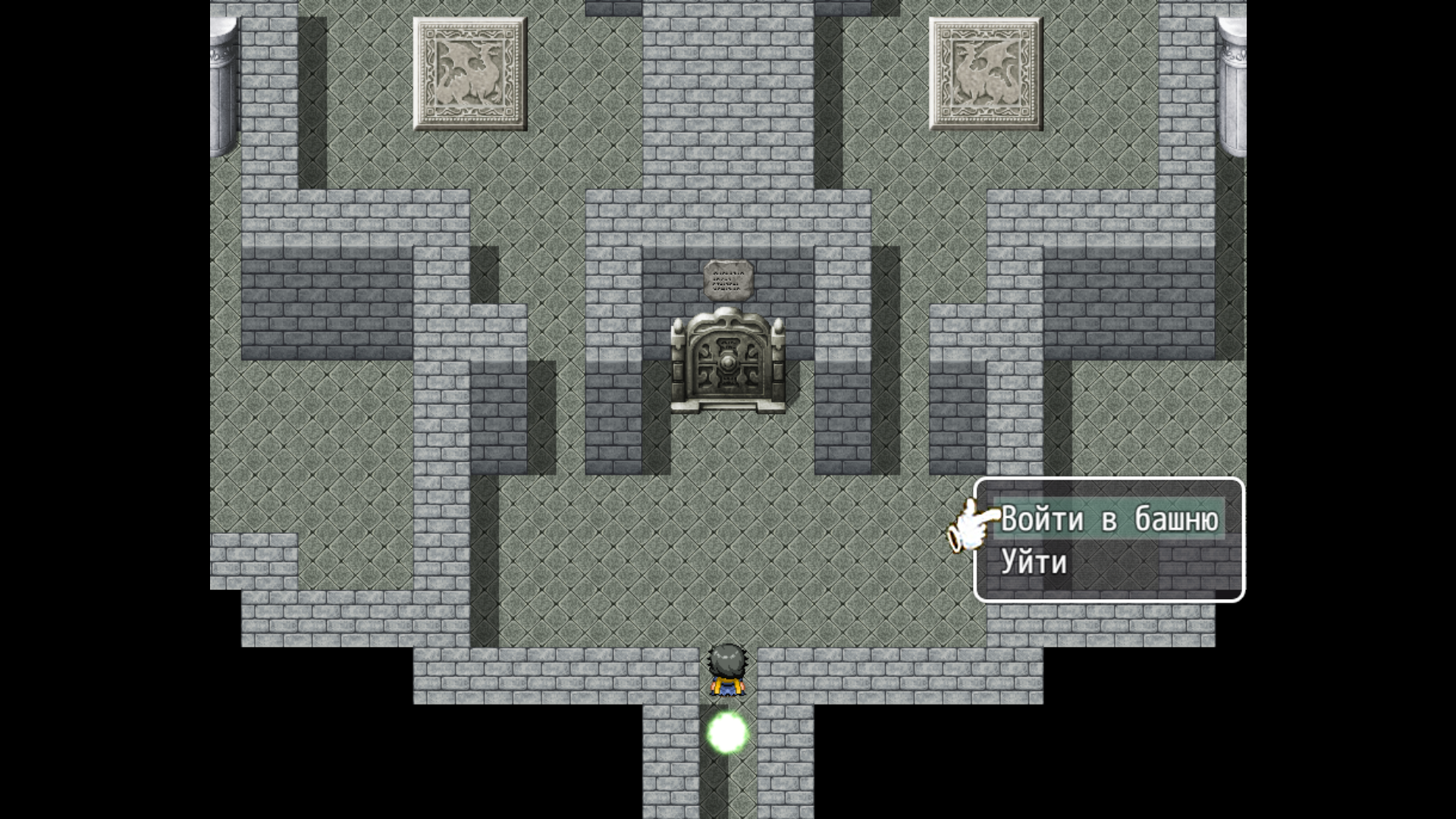Click the right dragon relief carving
The width and height of the screenshot is (1456, 819).
pyautogui.click(x=984, y=72)
